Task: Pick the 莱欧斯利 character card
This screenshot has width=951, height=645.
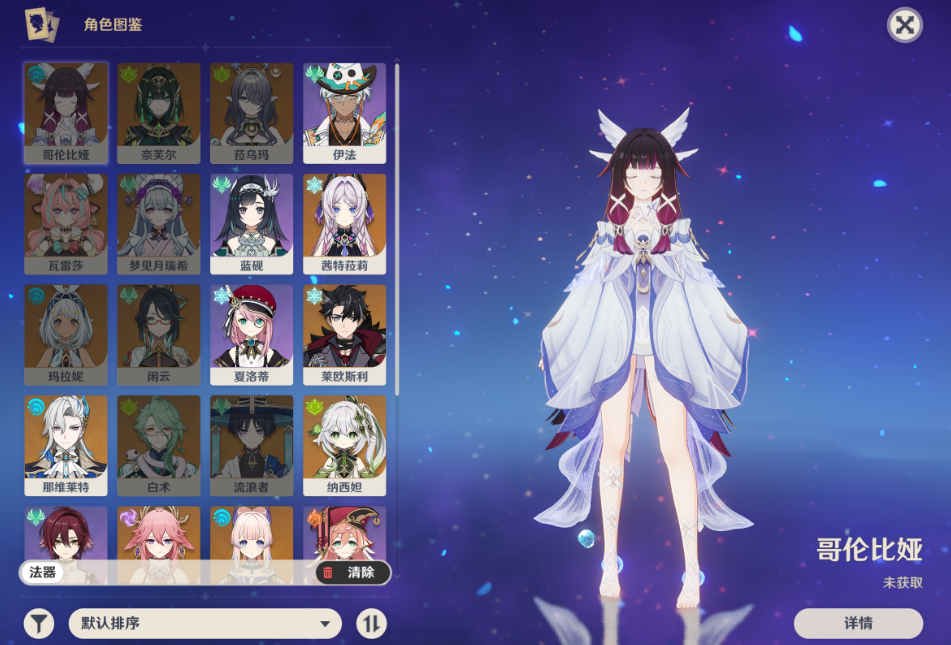Action: pos(344,335)
